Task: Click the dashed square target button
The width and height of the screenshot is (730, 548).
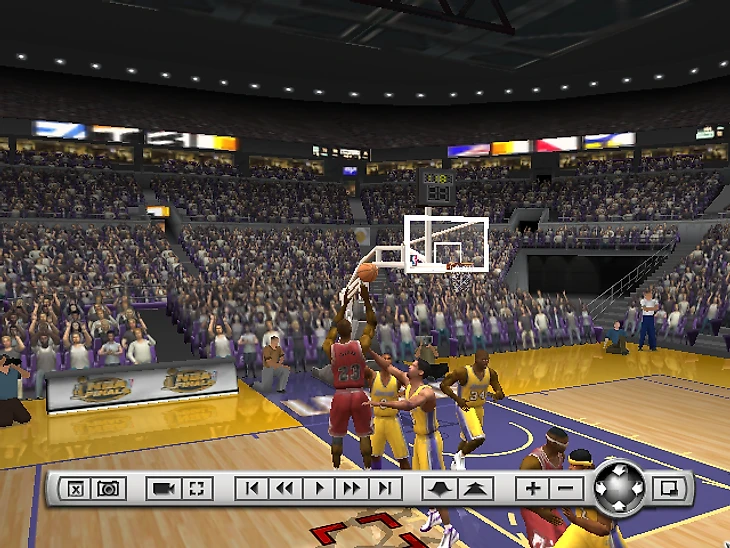Action: (197, 489)
